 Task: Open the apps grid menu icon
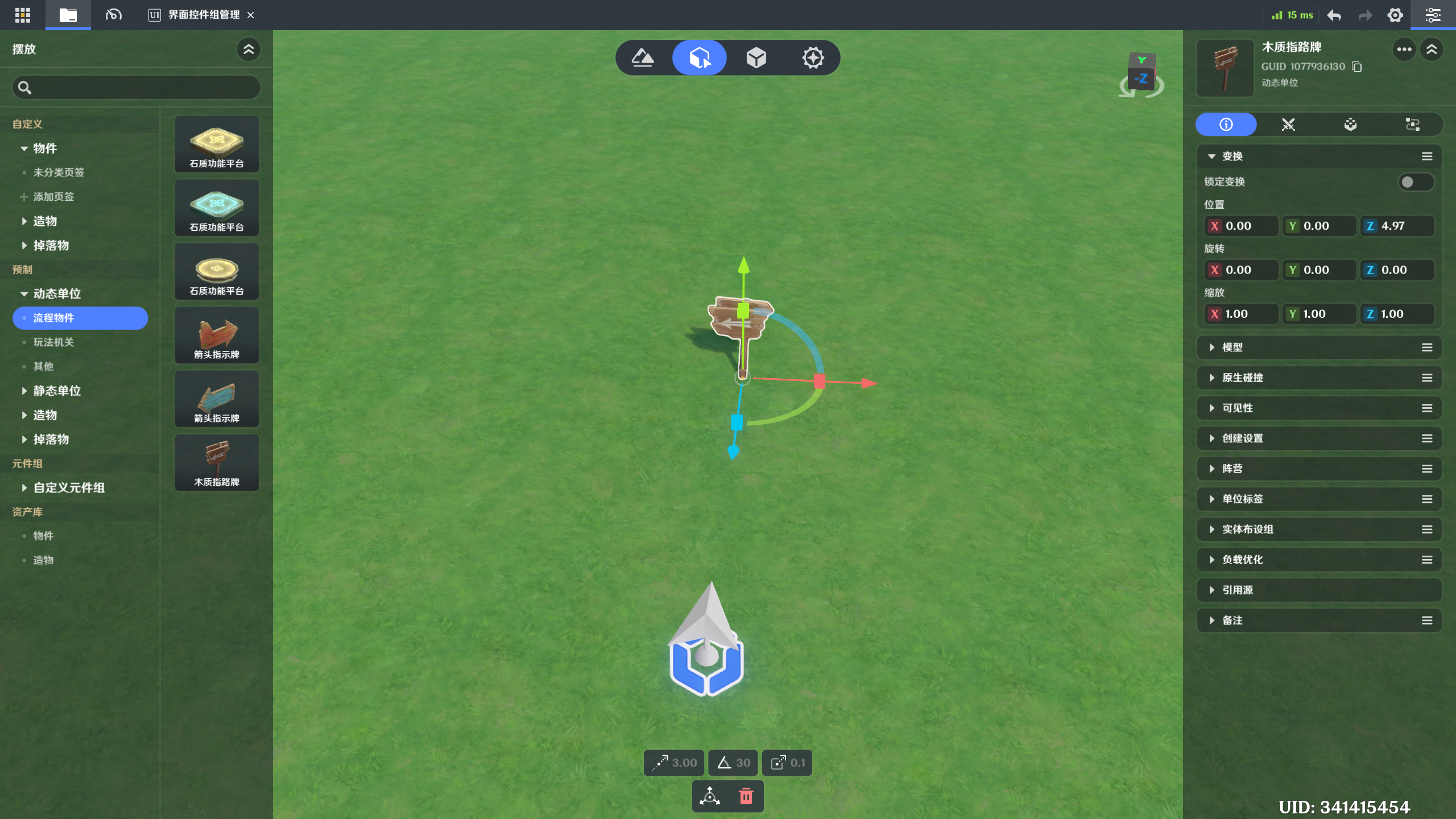pos(23,15)
